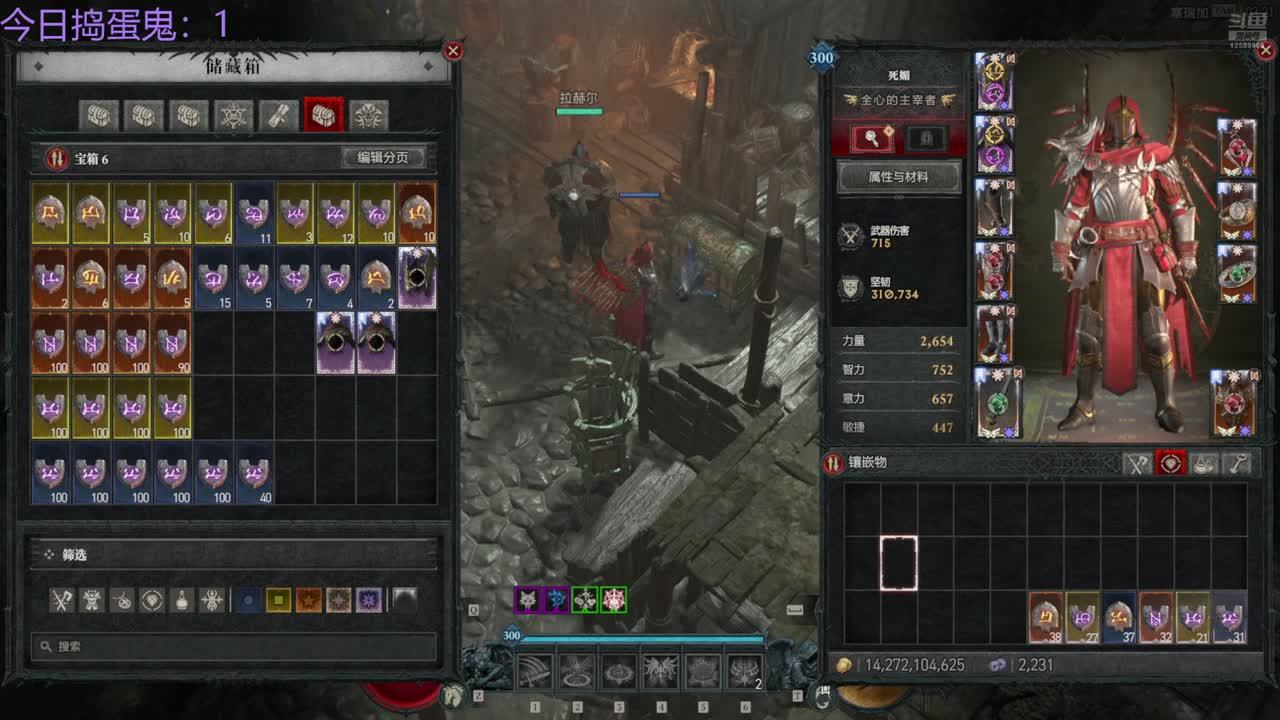Switch to the first stash chest tab
Screen dimensions: 1280x720
point(98,116)
